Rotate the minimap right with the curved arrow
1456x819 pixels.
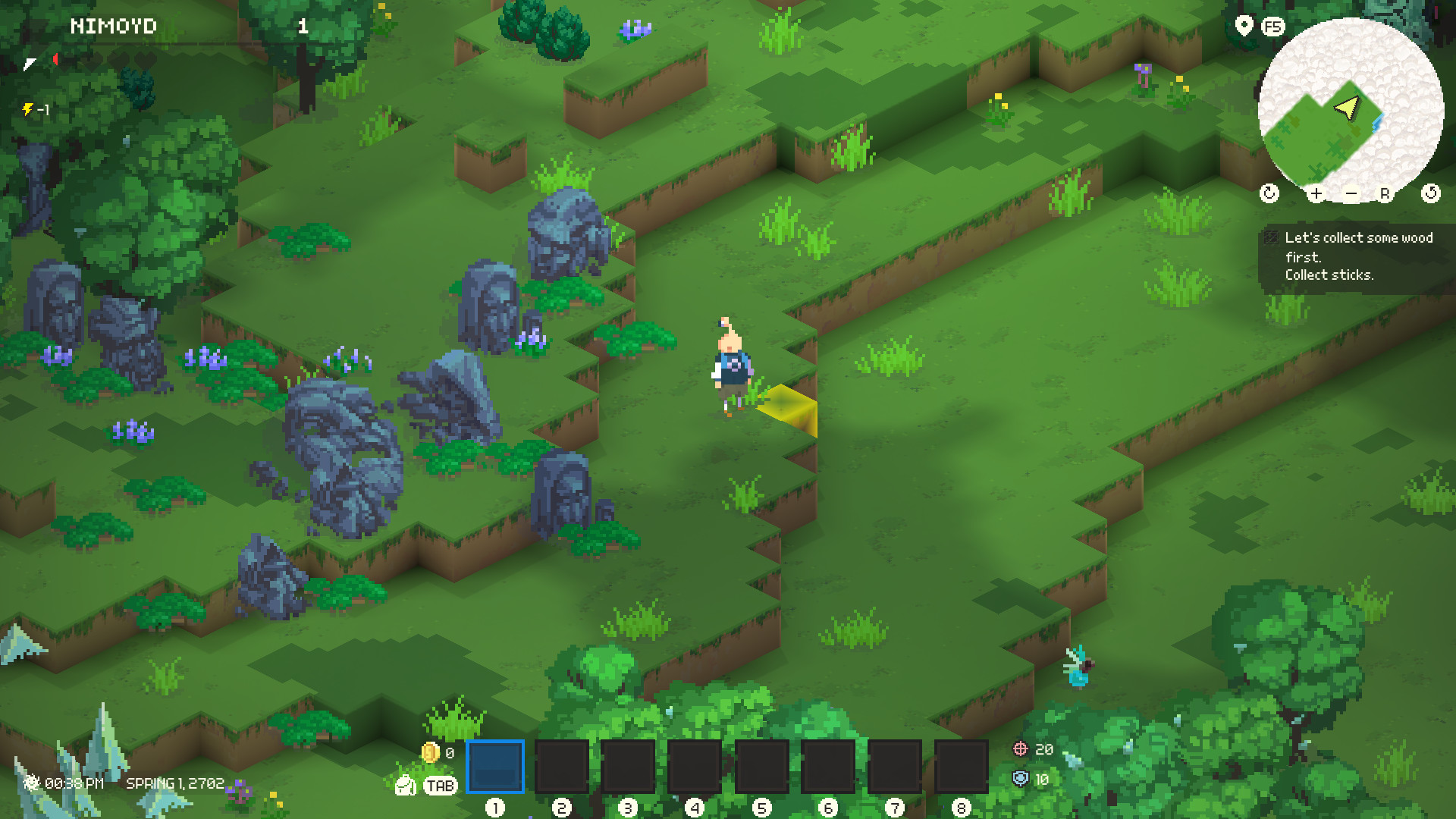click(1432, 193)
